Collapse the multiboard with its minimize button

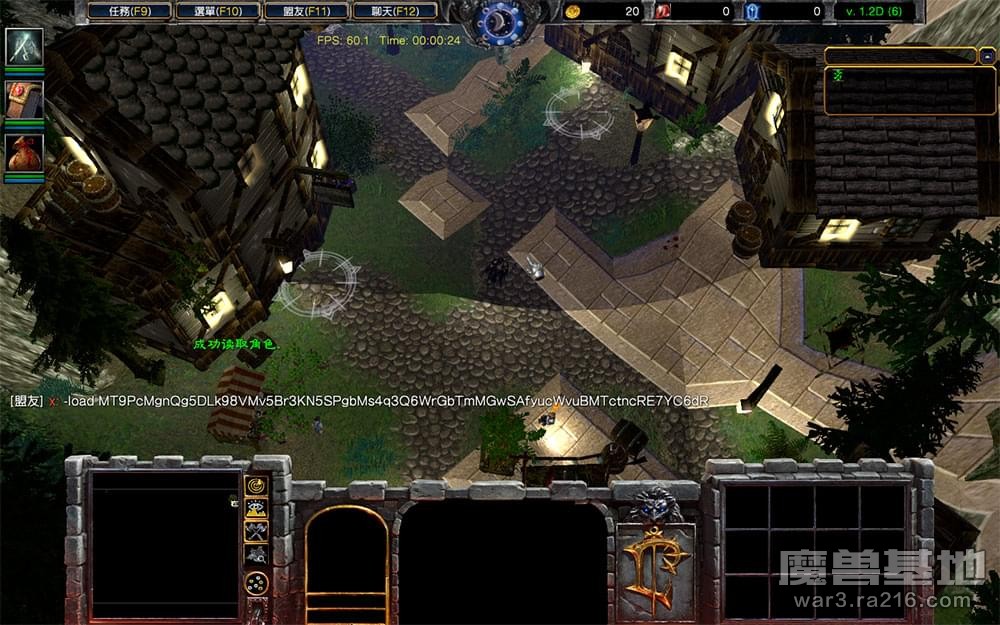[987, 55]
